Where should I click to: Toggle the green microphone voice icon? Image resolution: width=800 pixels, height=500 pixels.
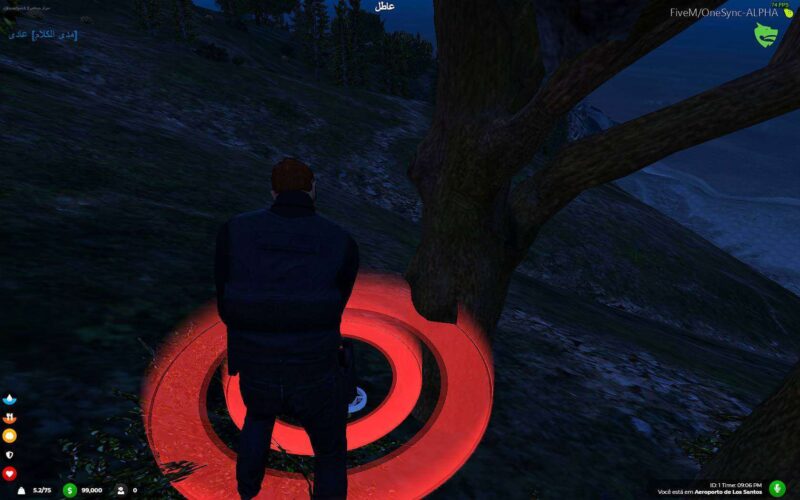point(777,490)
